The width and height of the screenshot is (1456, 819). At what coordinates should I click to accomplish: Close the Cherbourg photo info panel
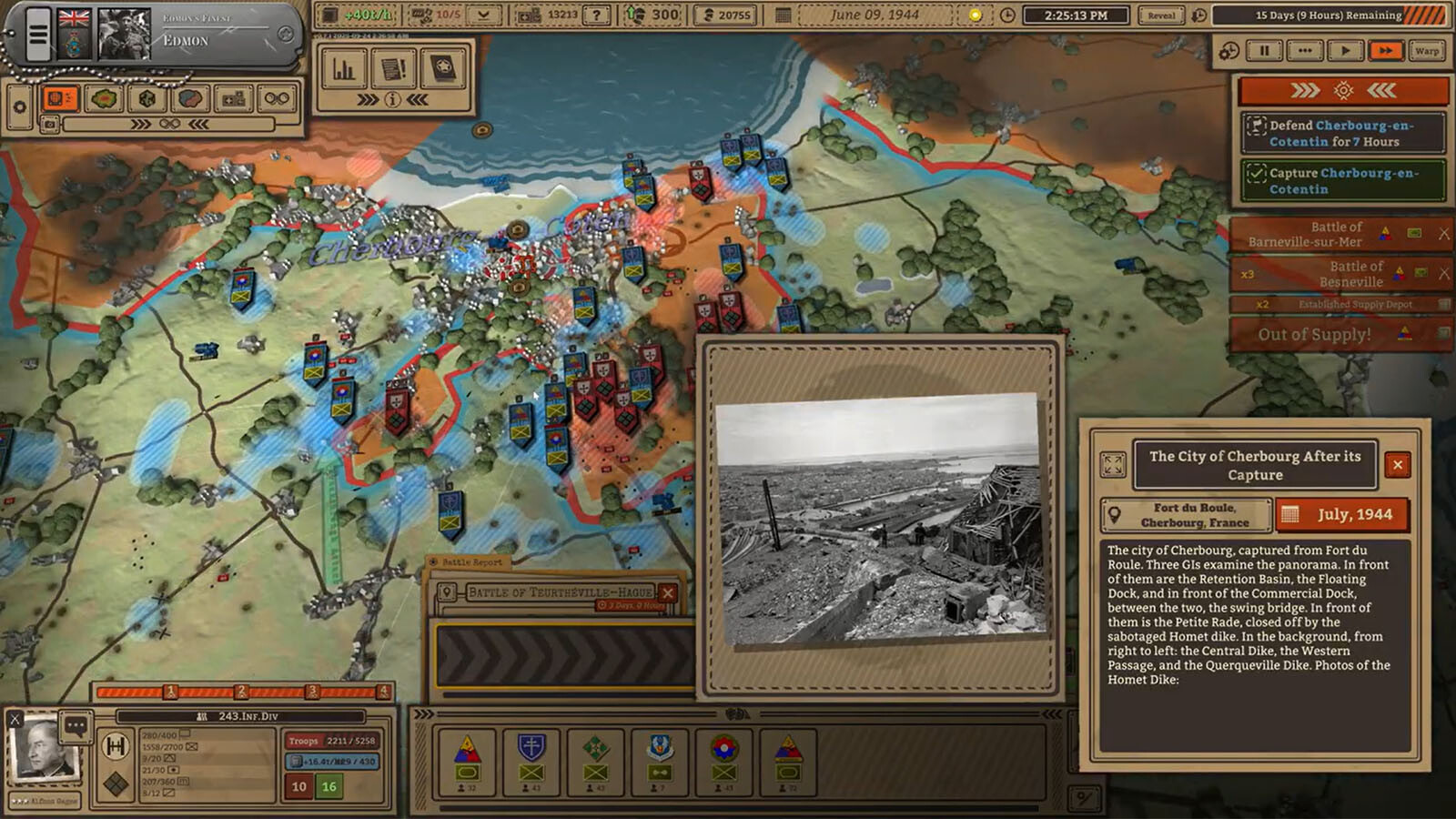click(1398, 465)
